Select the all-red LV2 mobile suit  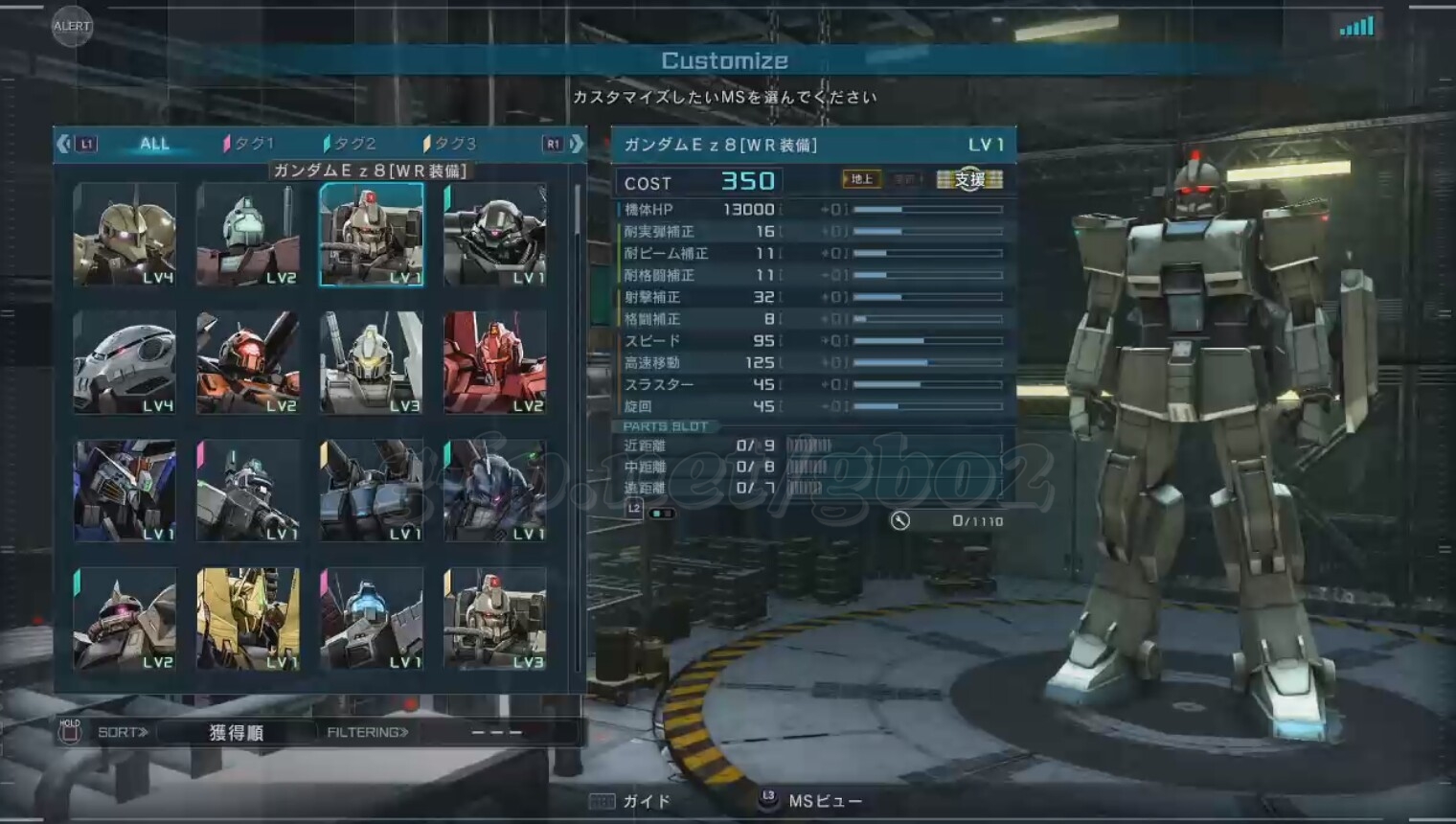495,362
